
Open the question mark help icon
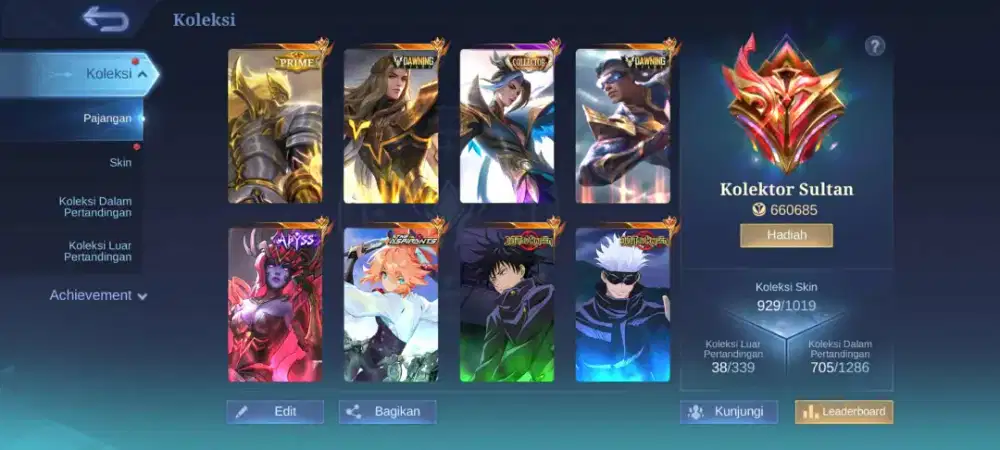(x=875, y=45)
